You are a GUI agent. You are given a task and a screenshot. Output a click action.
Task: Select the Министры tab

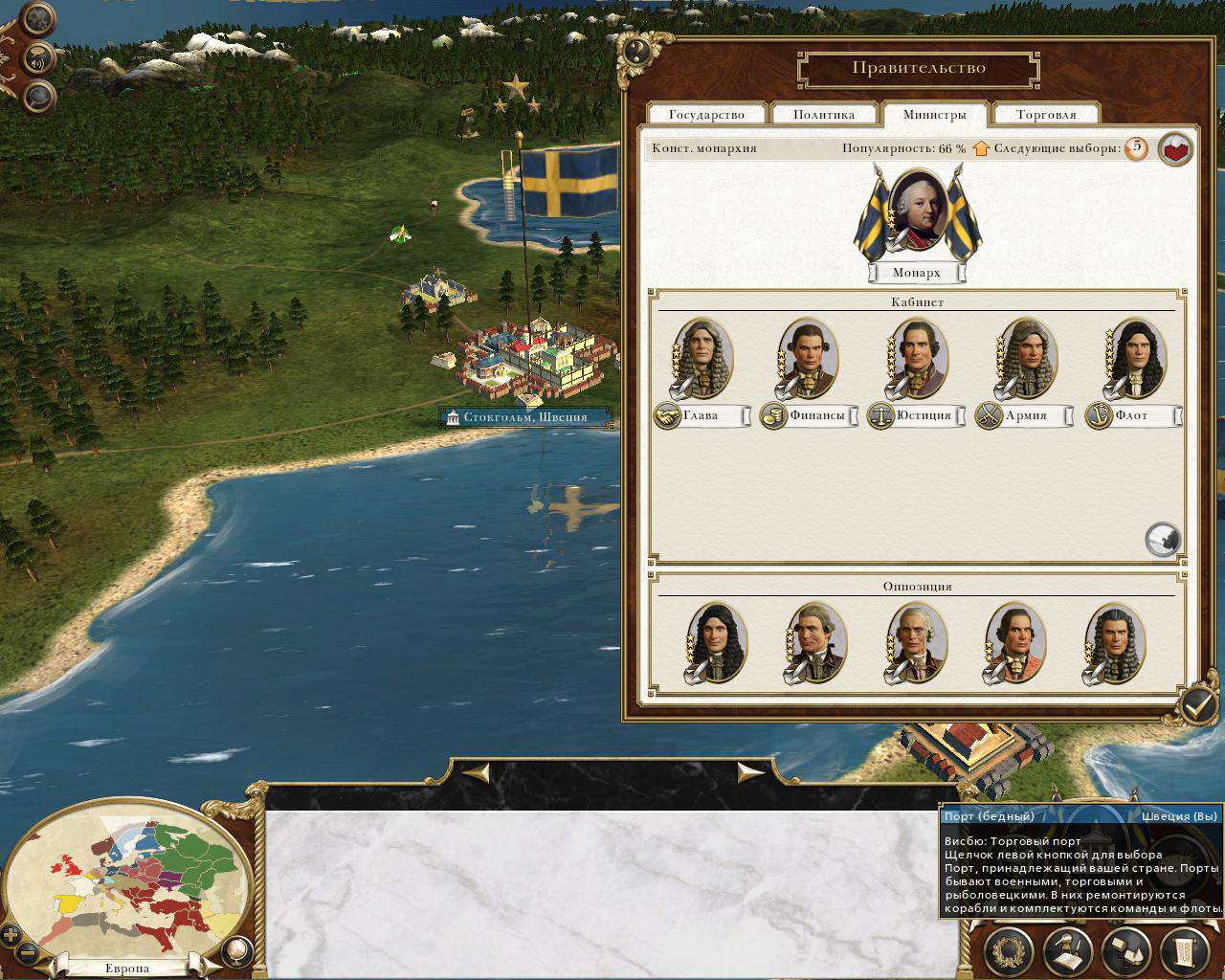pyautogui.click(x=934, y=115)
